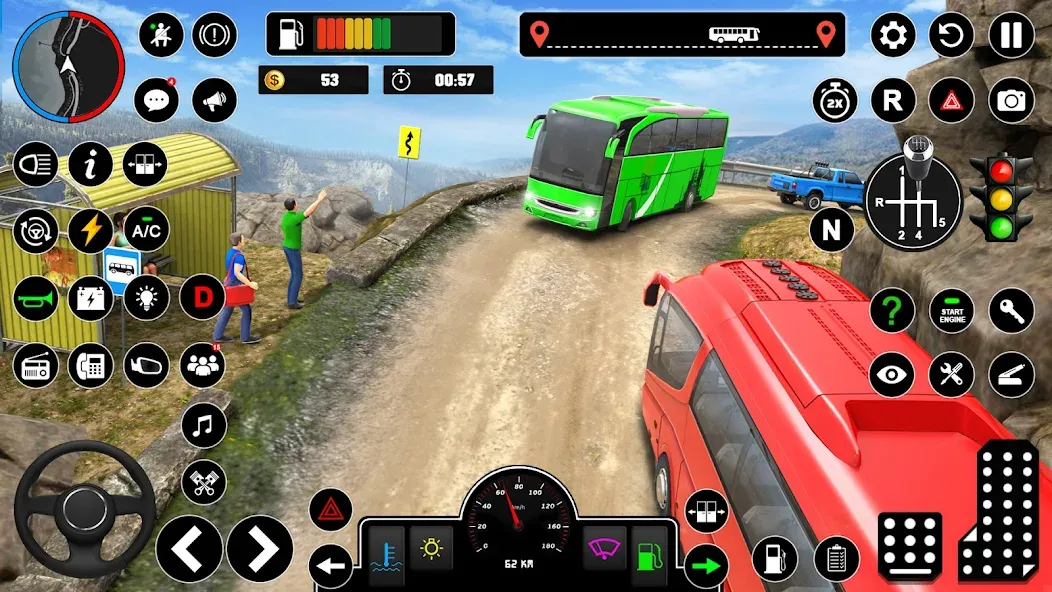The height and width of the screenshot is (592, 1052).
Task: Hit the START ENGINE button
Action: click(x=951, y=313)
